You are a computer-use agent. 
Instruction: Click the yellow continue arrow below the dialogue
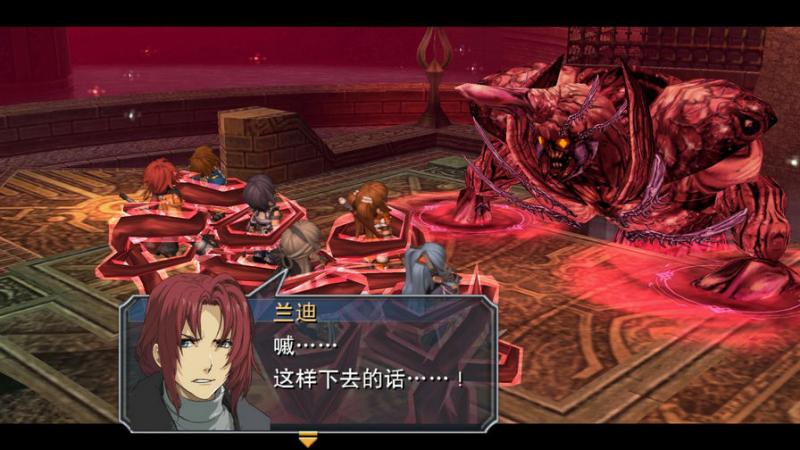click(x=308, y=438)
